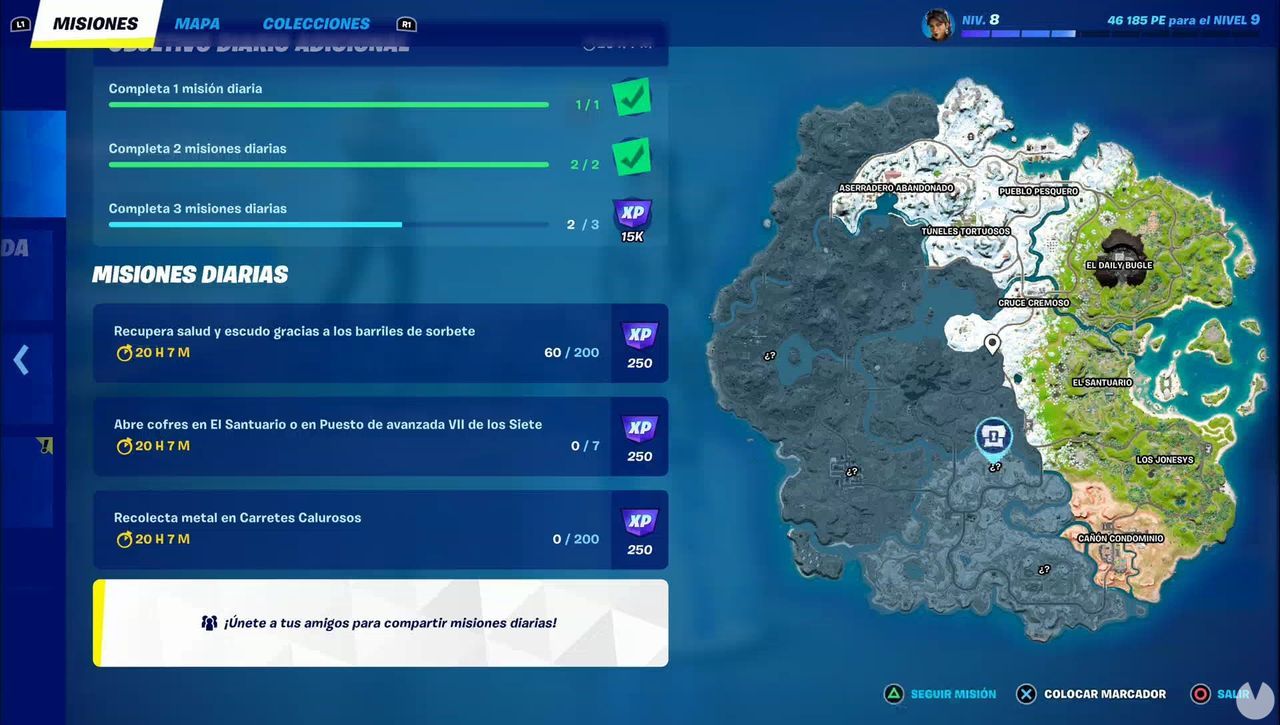Screen dimensions: 1280x725
Task: Expand the ¿? marker on the western map area
Action: (x=769, y=355)
